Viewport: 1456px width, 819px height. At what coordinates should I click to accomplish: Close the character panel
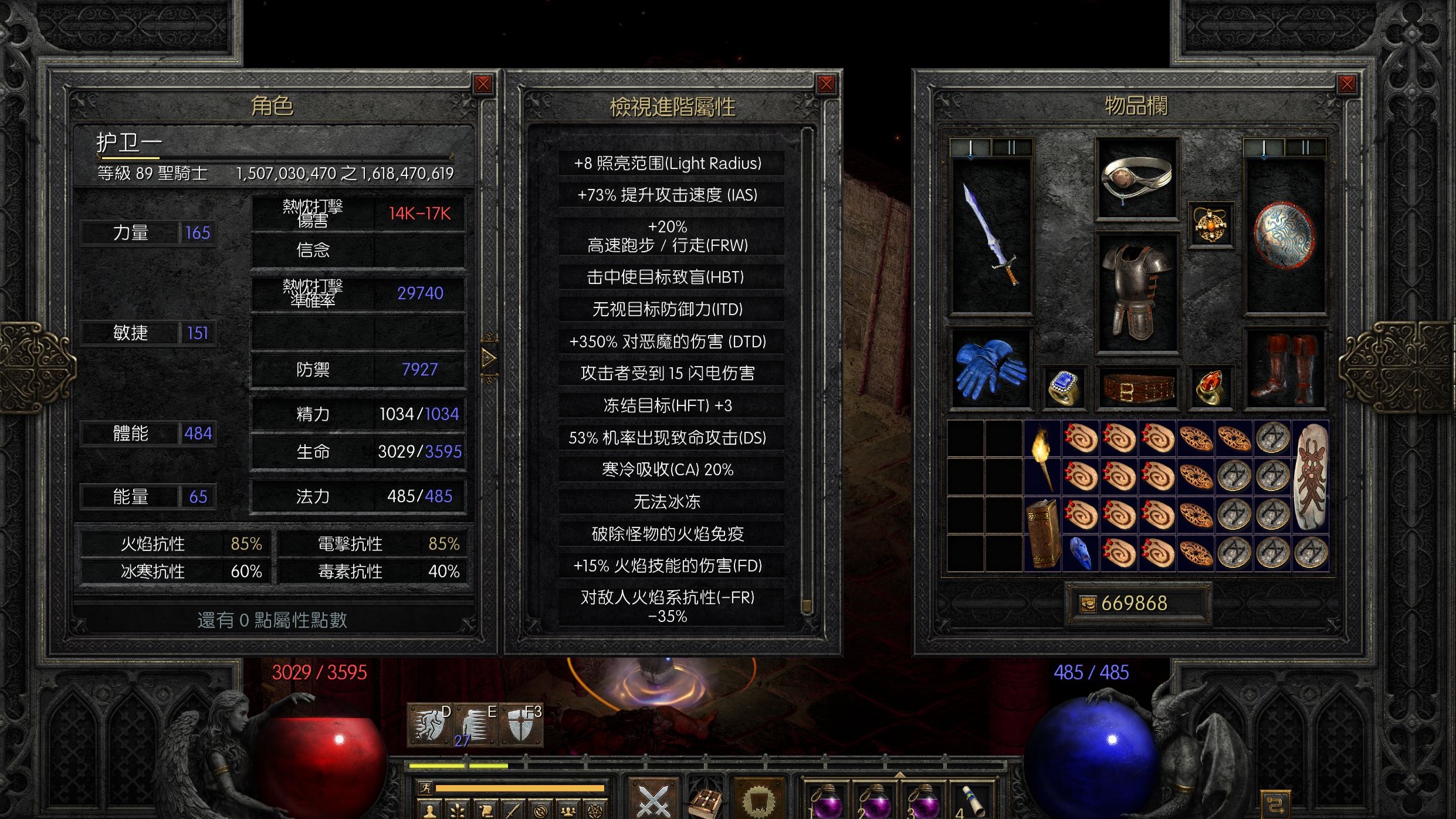tap(483, 84)
